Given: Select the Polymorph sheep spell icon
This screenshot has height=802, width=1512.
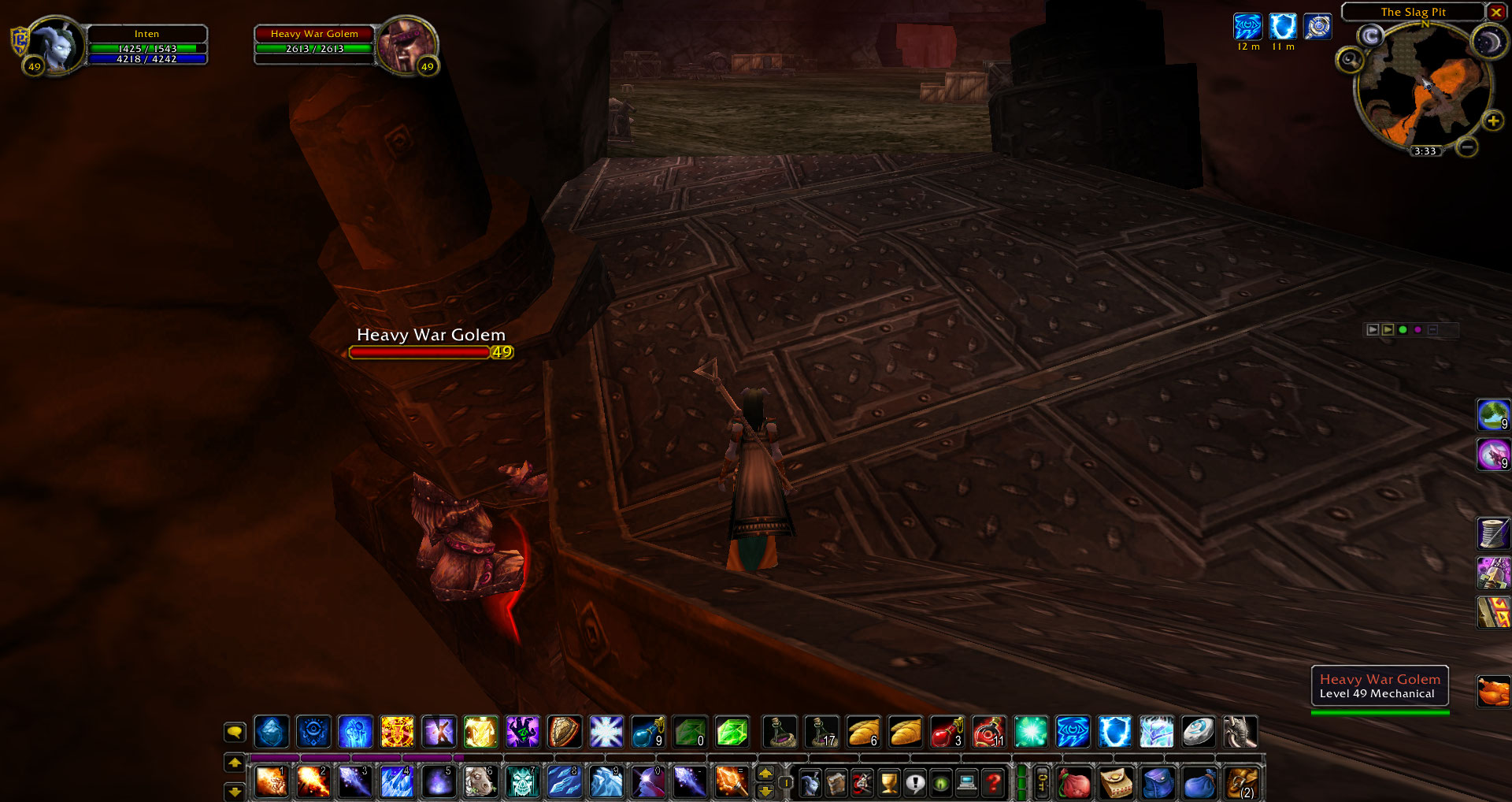Looking at the screenshot, I should pyautogui.click(x=480, y=782).
